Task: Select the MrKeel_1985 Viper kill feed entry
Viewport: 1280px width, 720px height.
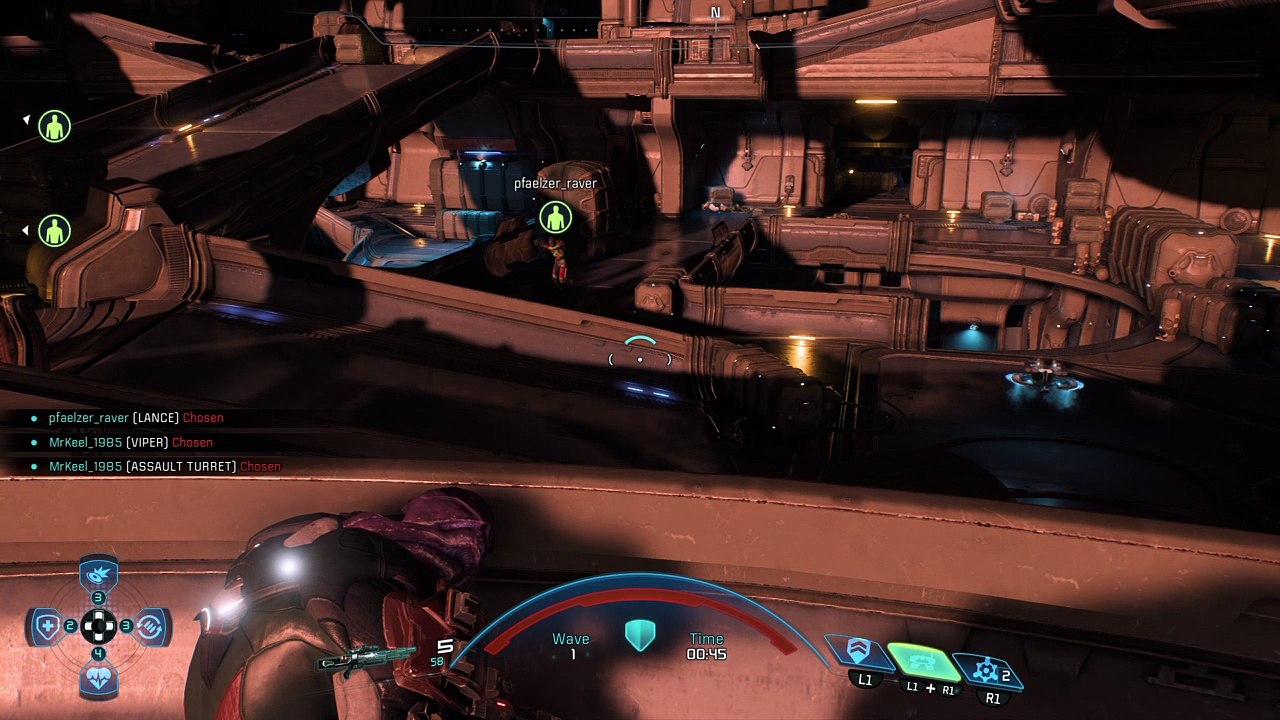Action: click(130, 442)
